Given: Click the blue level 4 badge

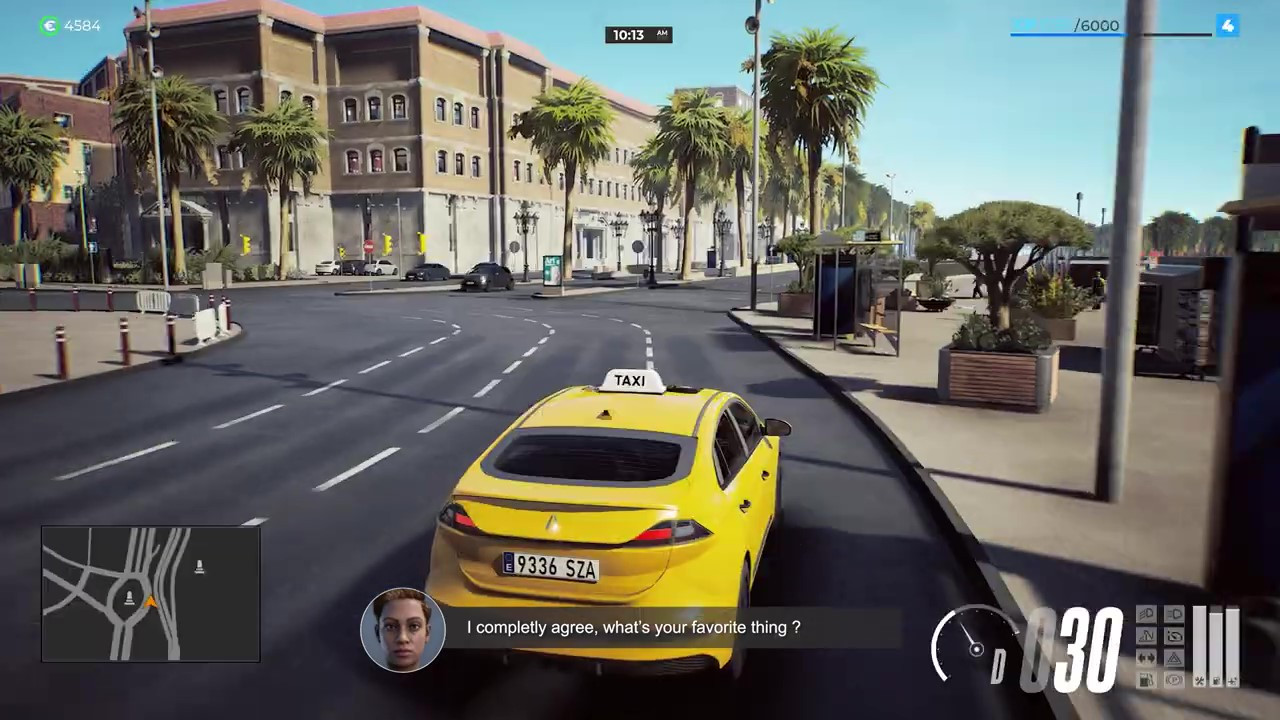Looking at the screenshot, I should [1228, 26].
